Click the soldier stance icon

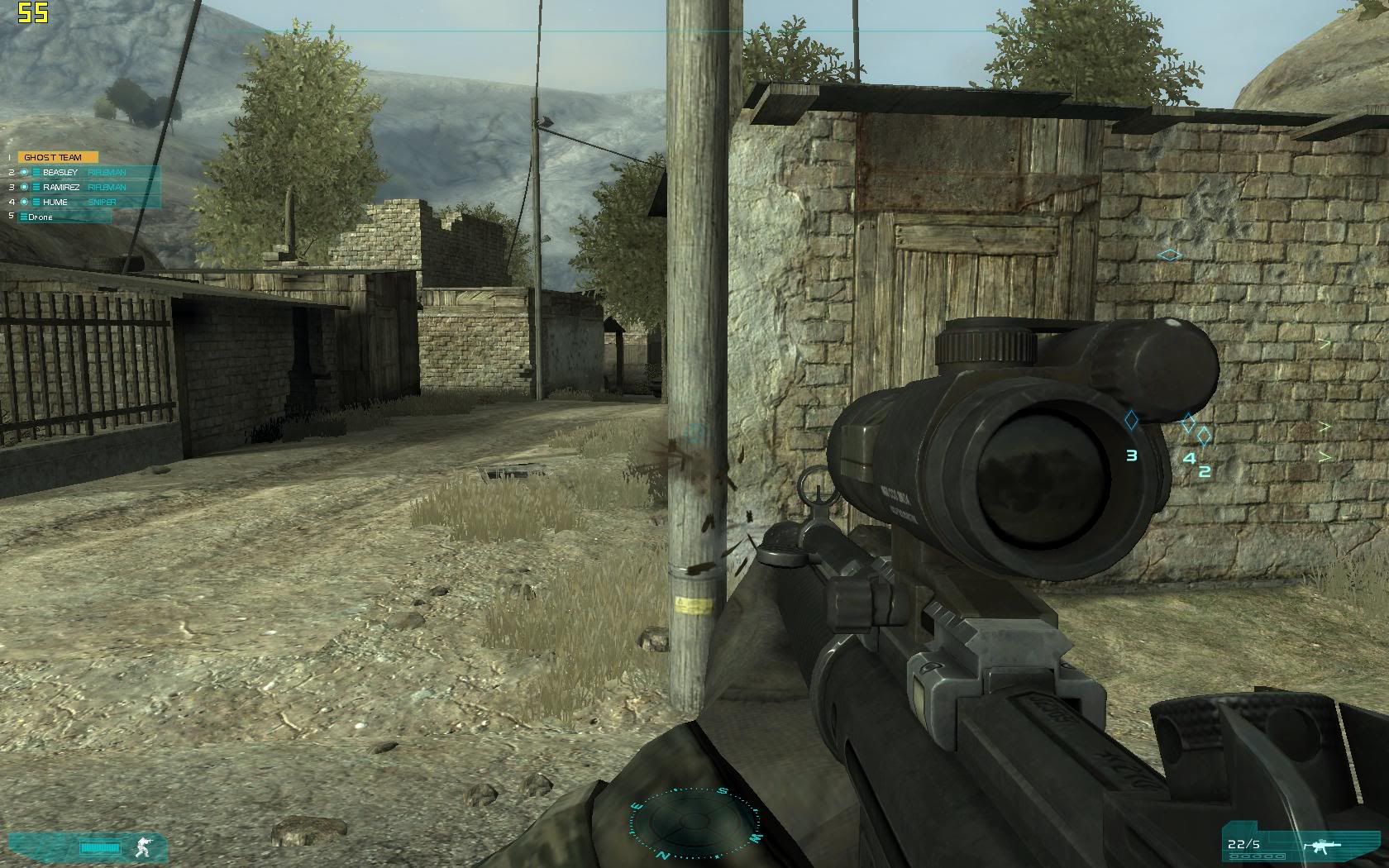click(143, 847)
